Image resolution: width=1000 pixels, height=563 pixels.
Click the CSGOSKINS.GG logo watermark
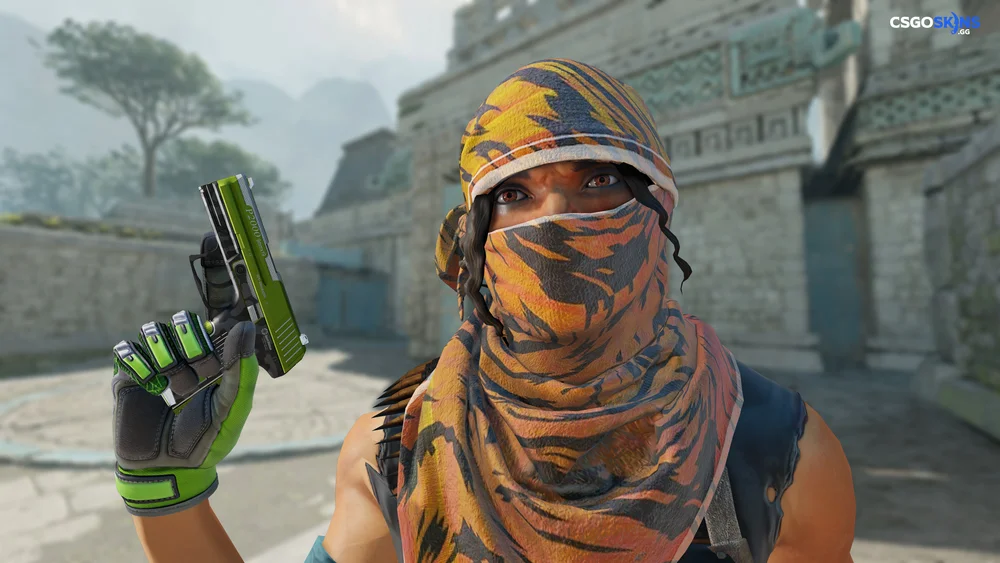pos(935,23)
